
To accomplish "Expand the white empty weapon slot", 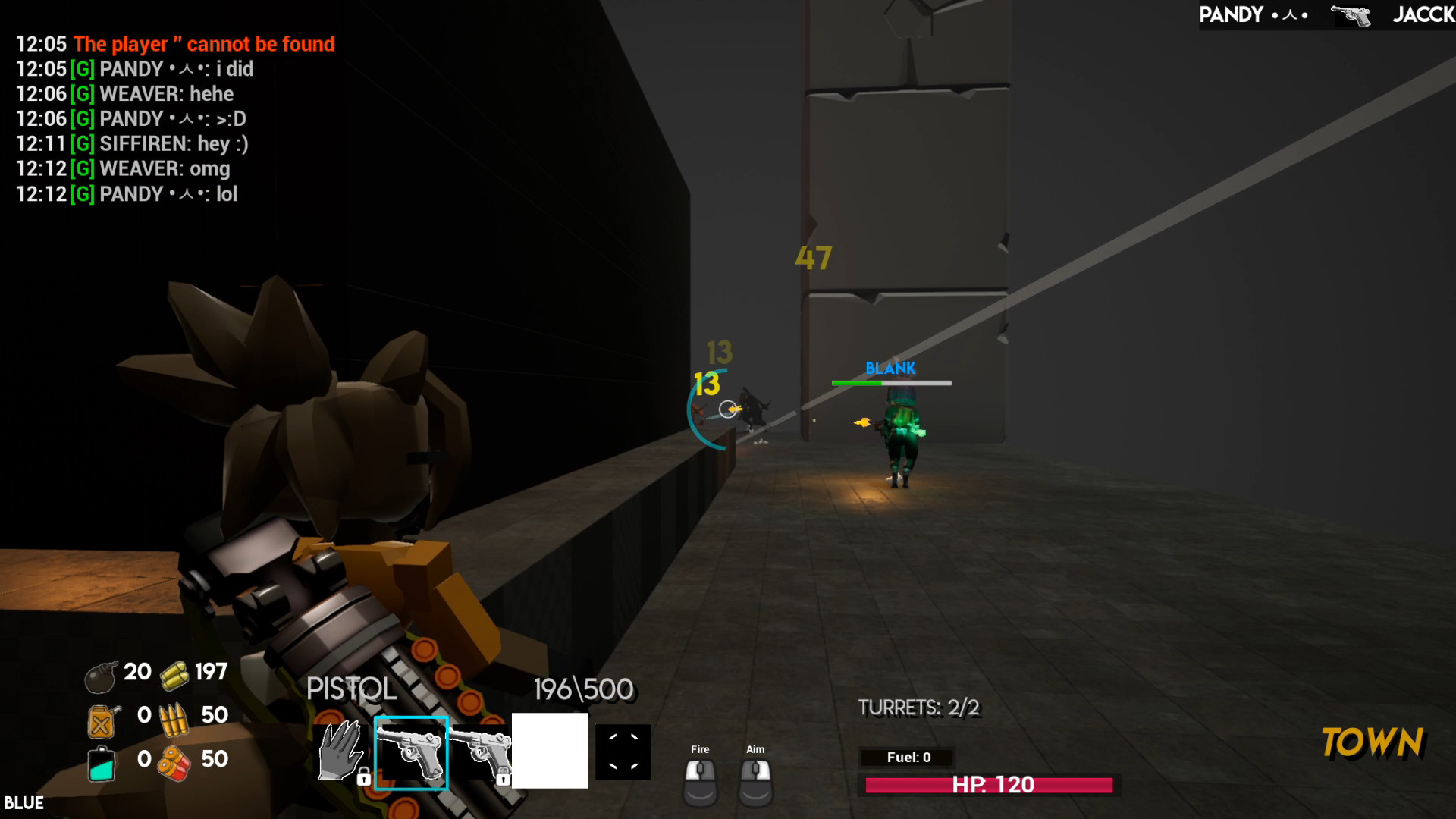I will pyautogui.click(x=551, y=752).
